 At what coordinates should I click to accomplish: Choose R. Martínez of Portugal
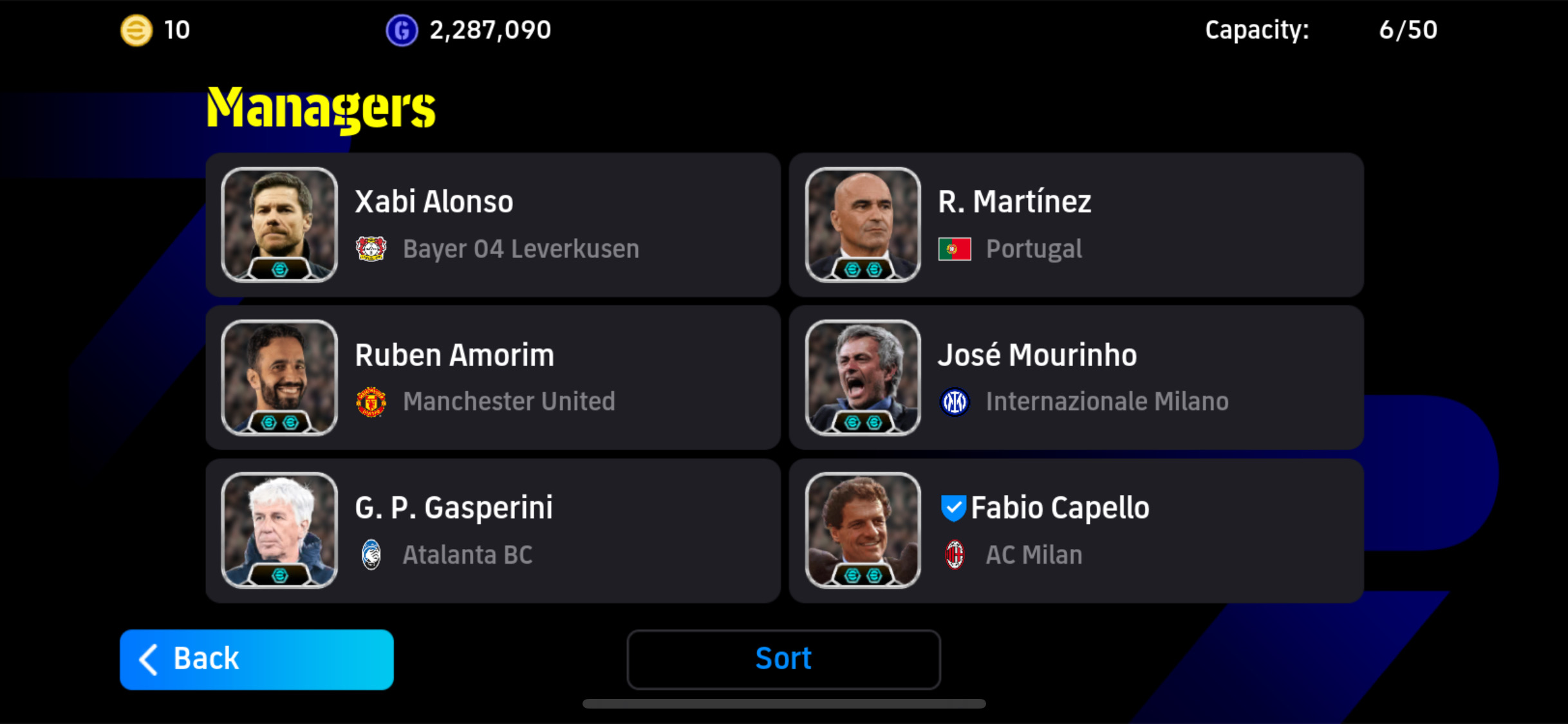1076,225
